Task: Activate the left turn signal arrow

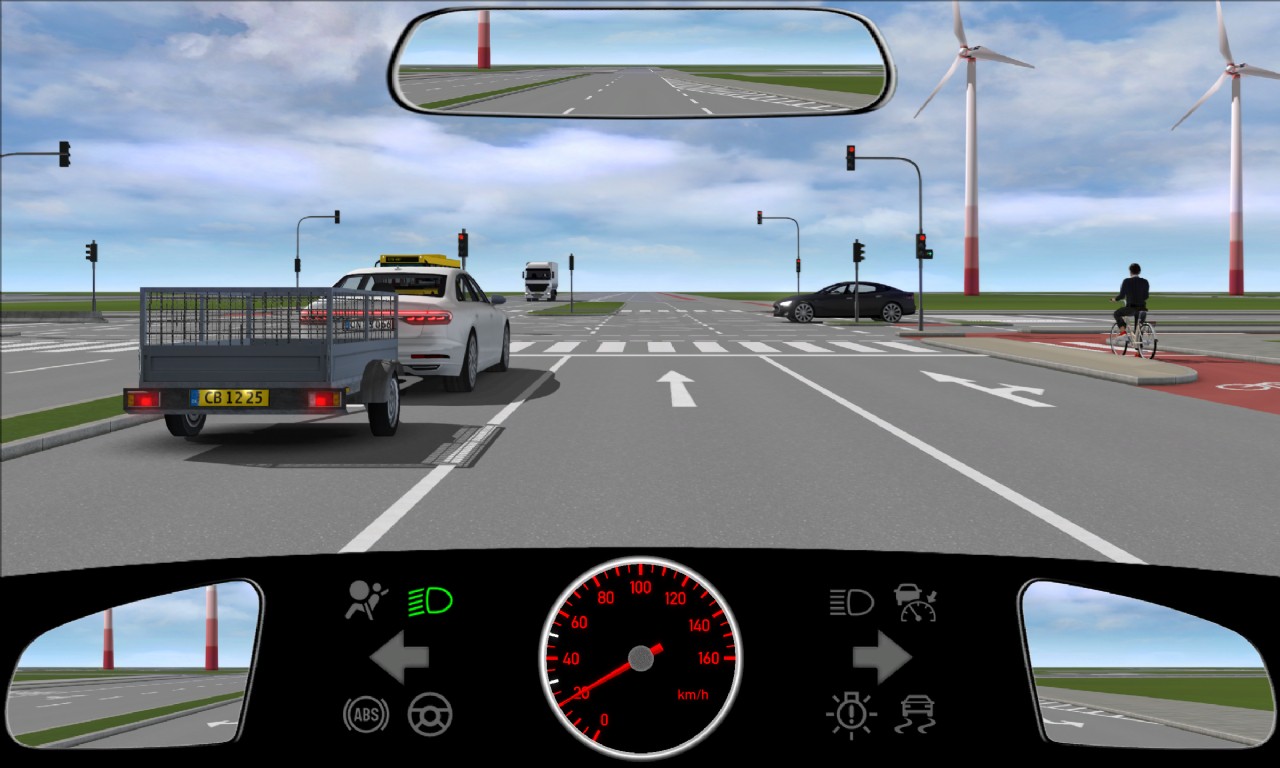Action: (x=399, y=657)
